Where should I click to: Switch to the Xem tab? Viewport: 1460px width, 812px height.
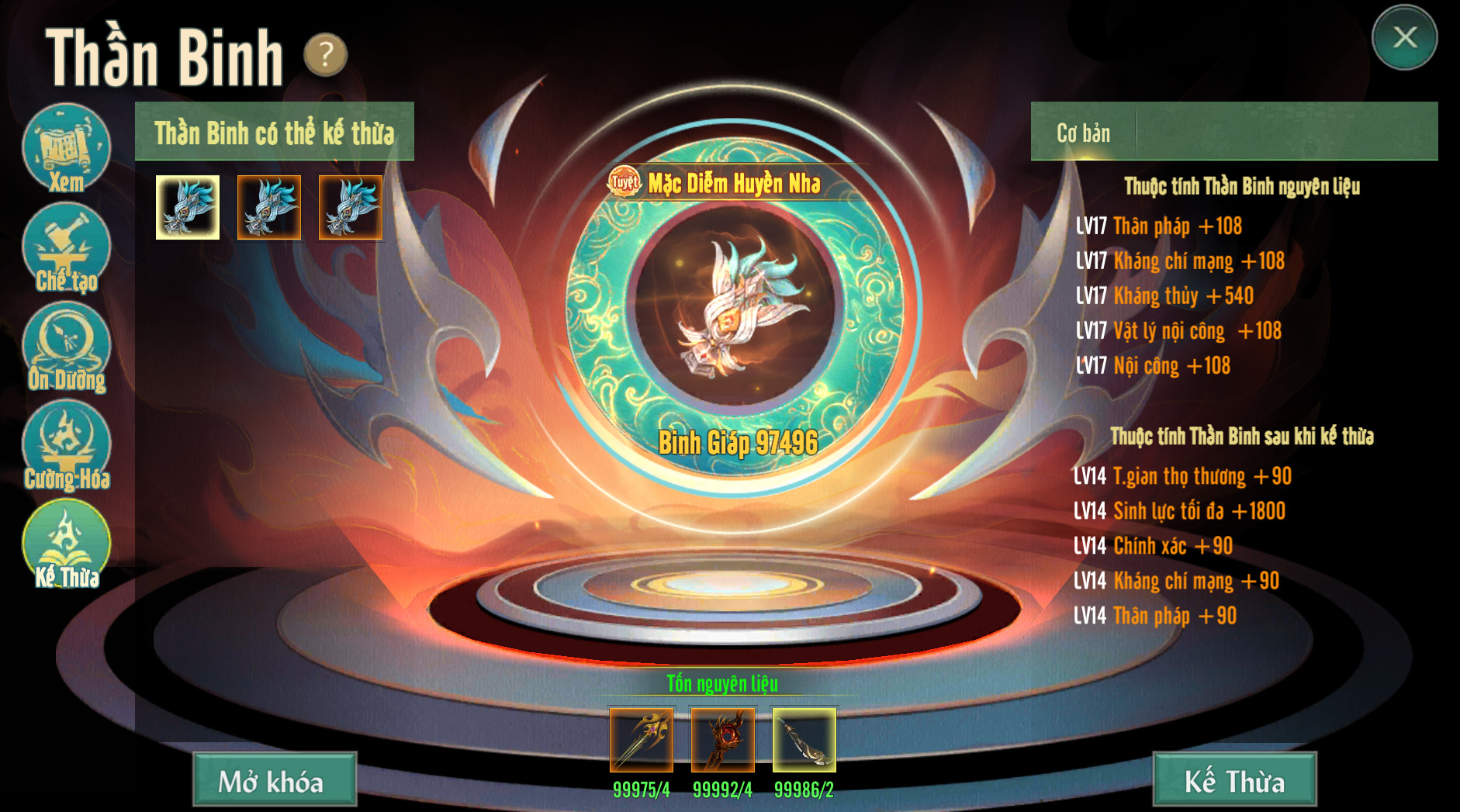click(66, 149)
